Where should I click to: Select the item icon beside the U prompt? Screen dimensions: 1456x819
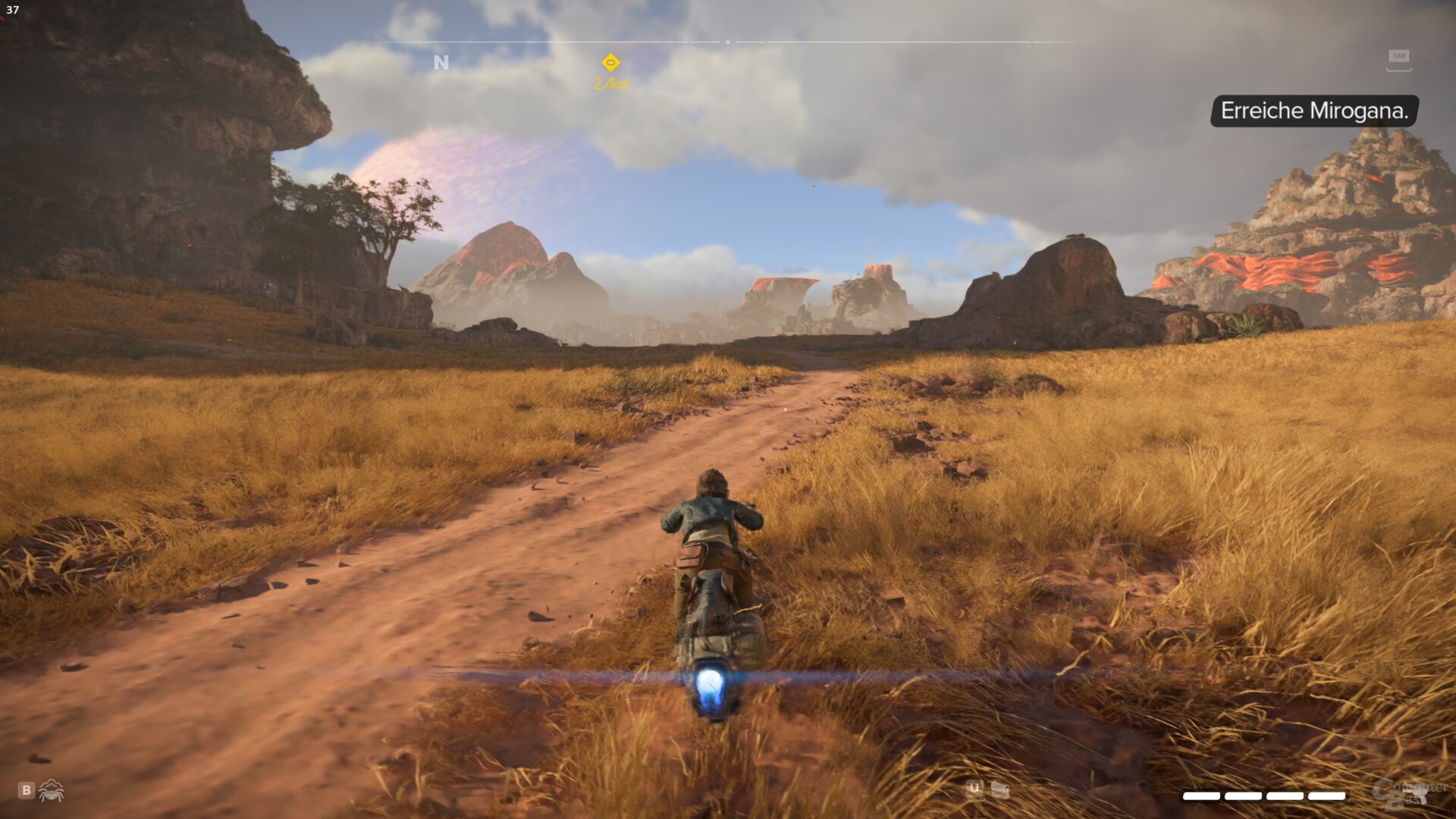(x=1000, y=790)
